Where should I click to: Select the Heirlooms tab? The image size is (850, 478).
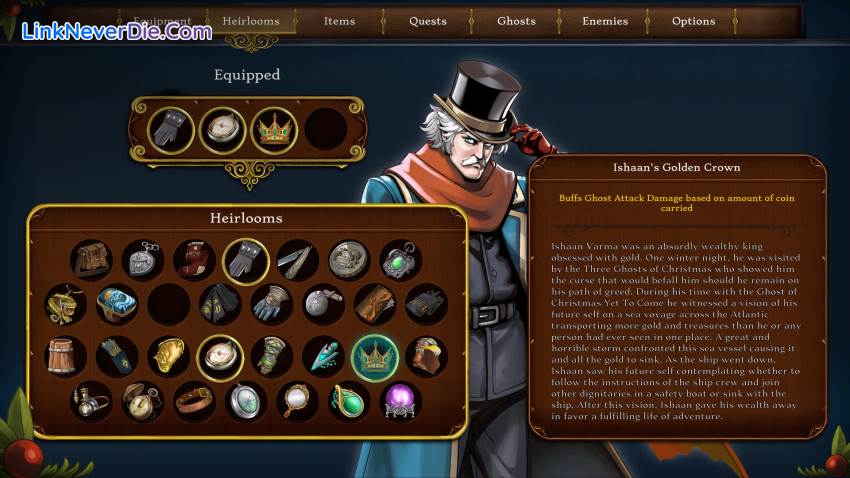coord(251,21)
